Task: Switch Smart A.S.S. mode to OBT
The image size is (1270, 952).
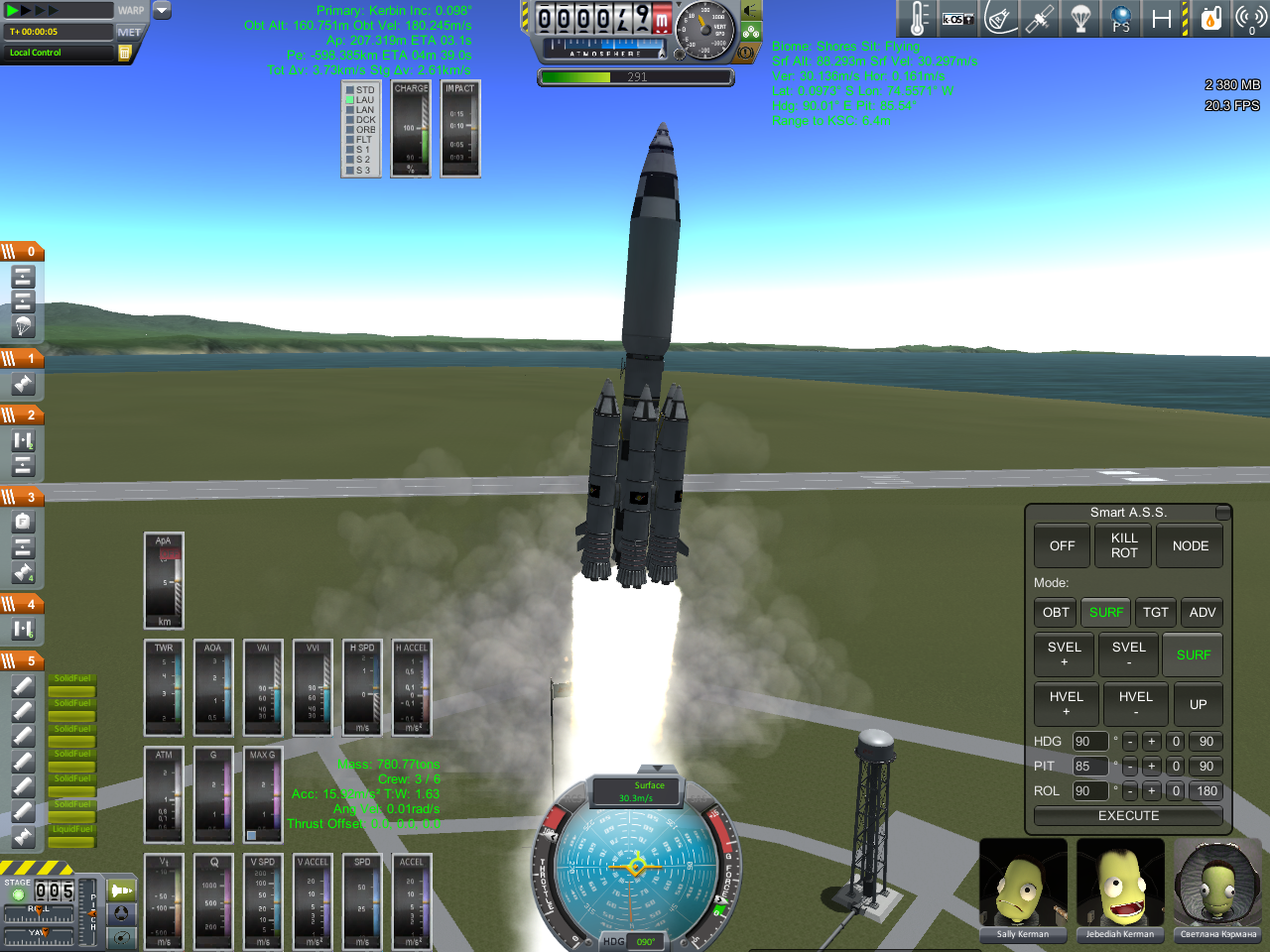Action: [1056, 613]
